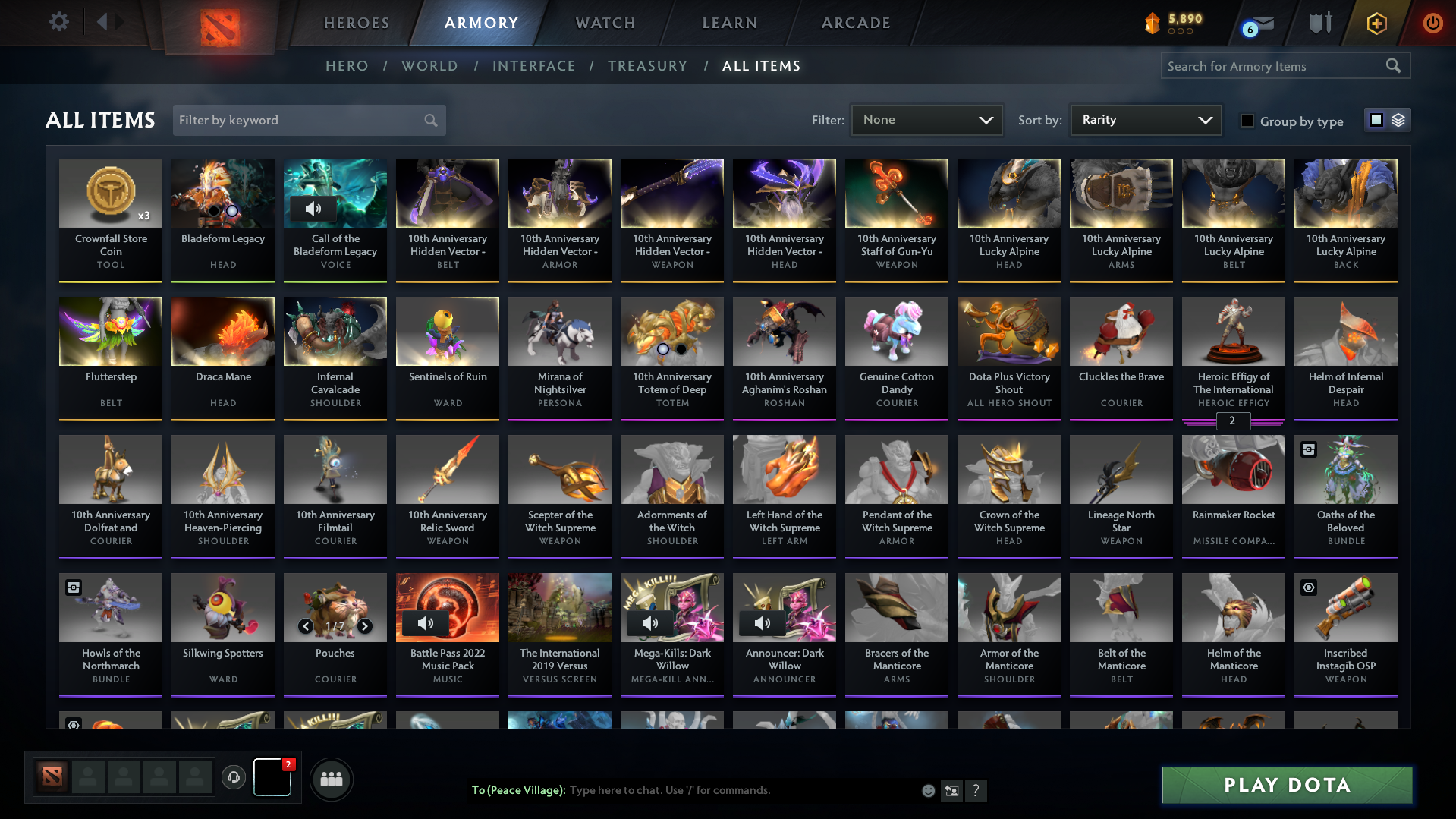Open voice chat with the headset icon
Viewport: 1456px width, 819px height.
(x=234, y=778)
